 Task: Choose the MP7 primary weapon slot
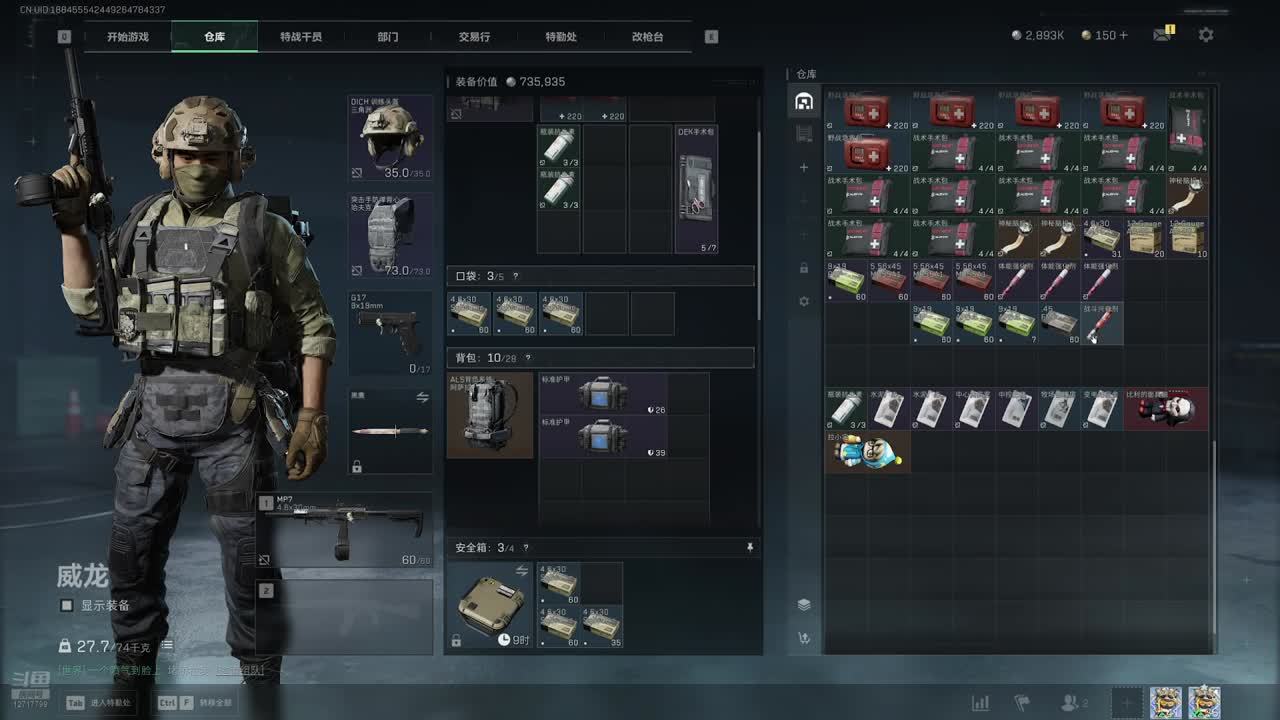coord(345,530)
